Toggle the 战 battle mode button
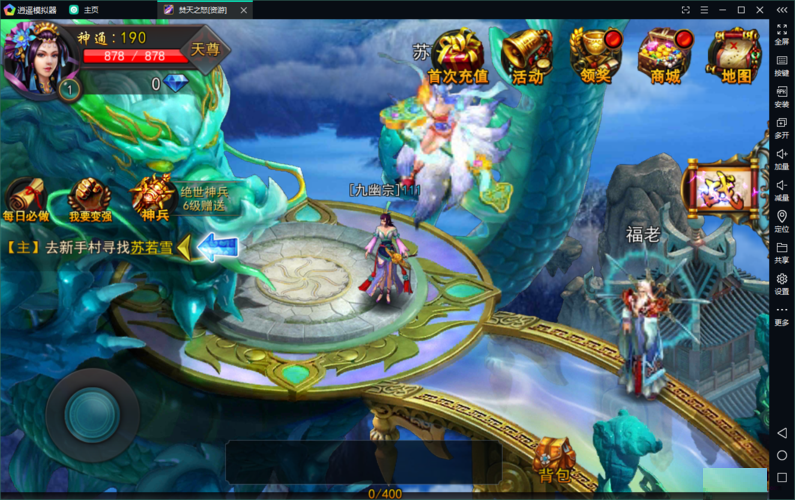Image resolution: width=795 pixels, height=500 pixels. [x=718, y=189]
